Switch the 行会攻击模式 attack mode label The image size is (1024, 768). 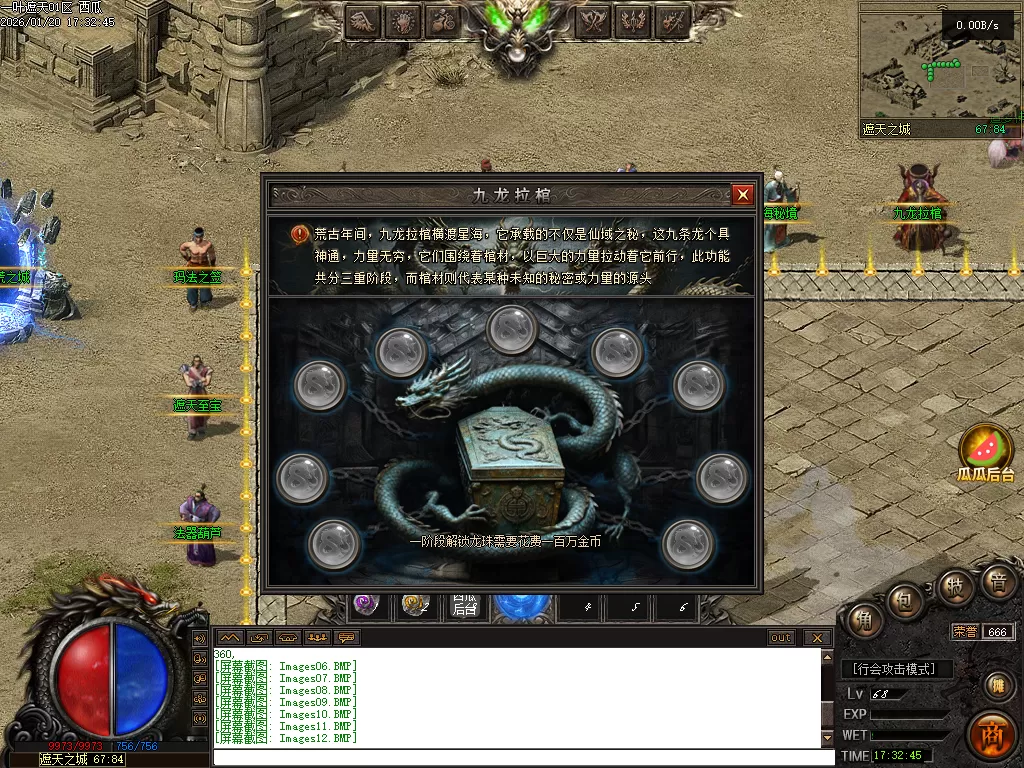pos(897,669)
